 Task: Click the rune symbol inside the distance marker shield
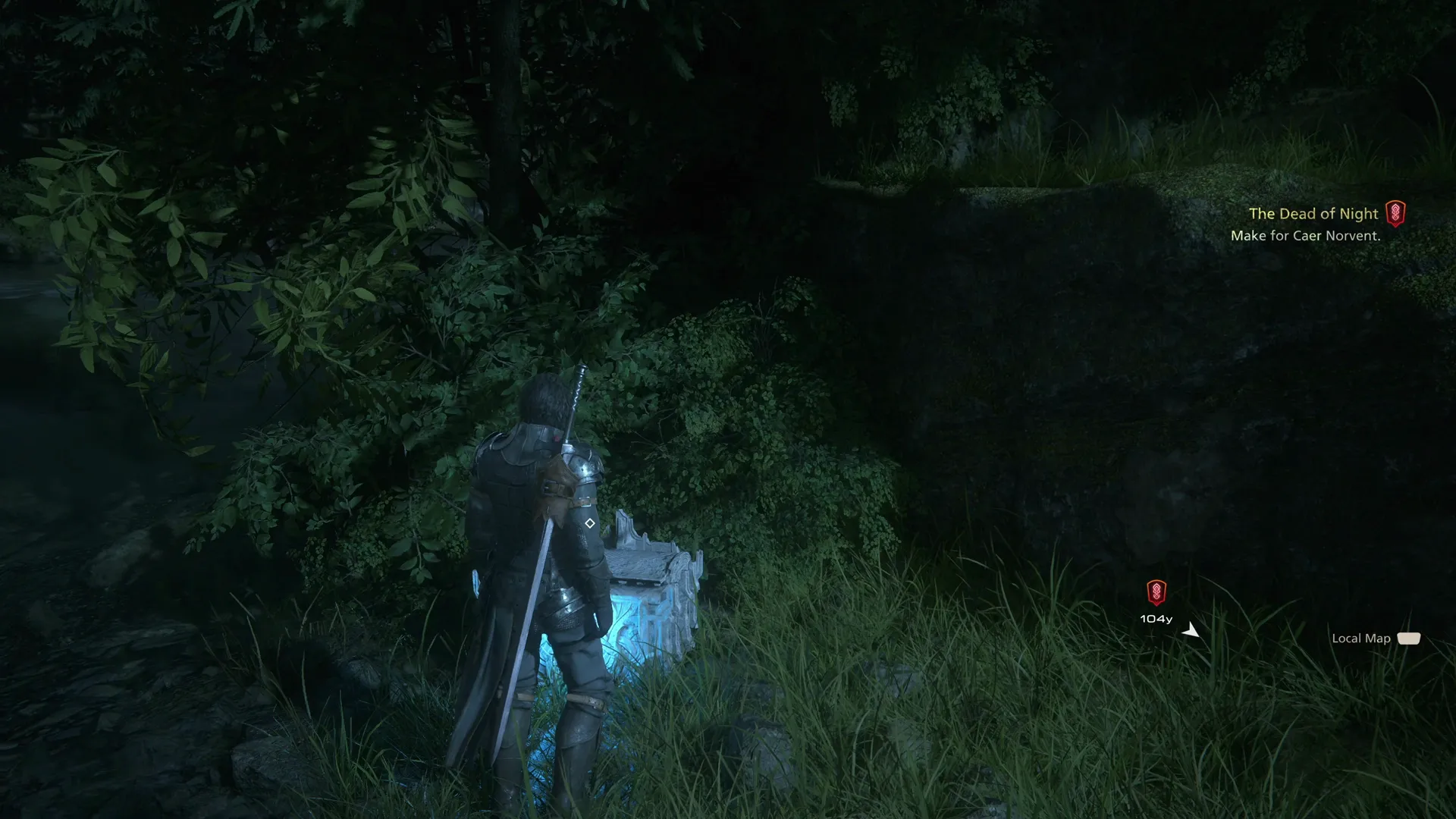click(x=1156, y=593)
